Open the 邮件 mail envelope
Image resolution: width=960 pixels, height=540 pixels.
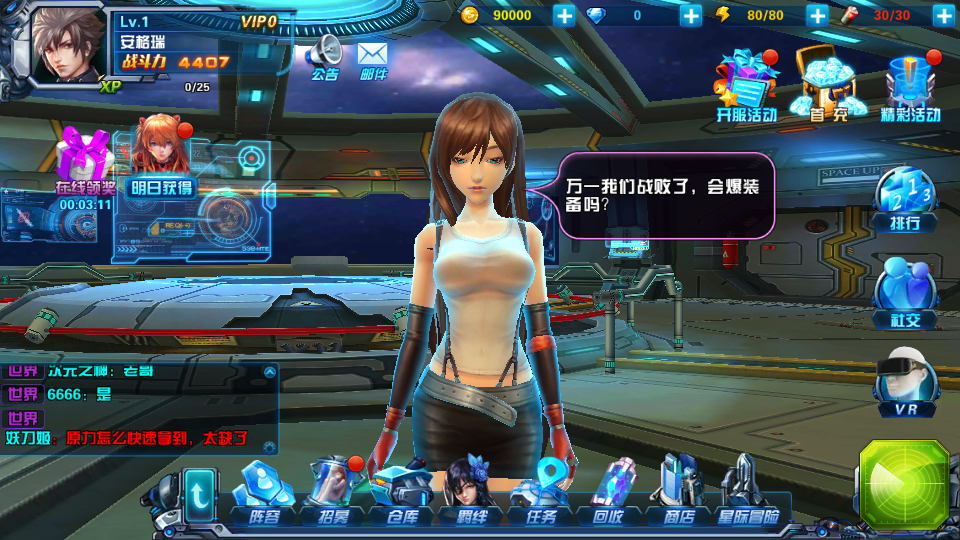coord(372,58)
